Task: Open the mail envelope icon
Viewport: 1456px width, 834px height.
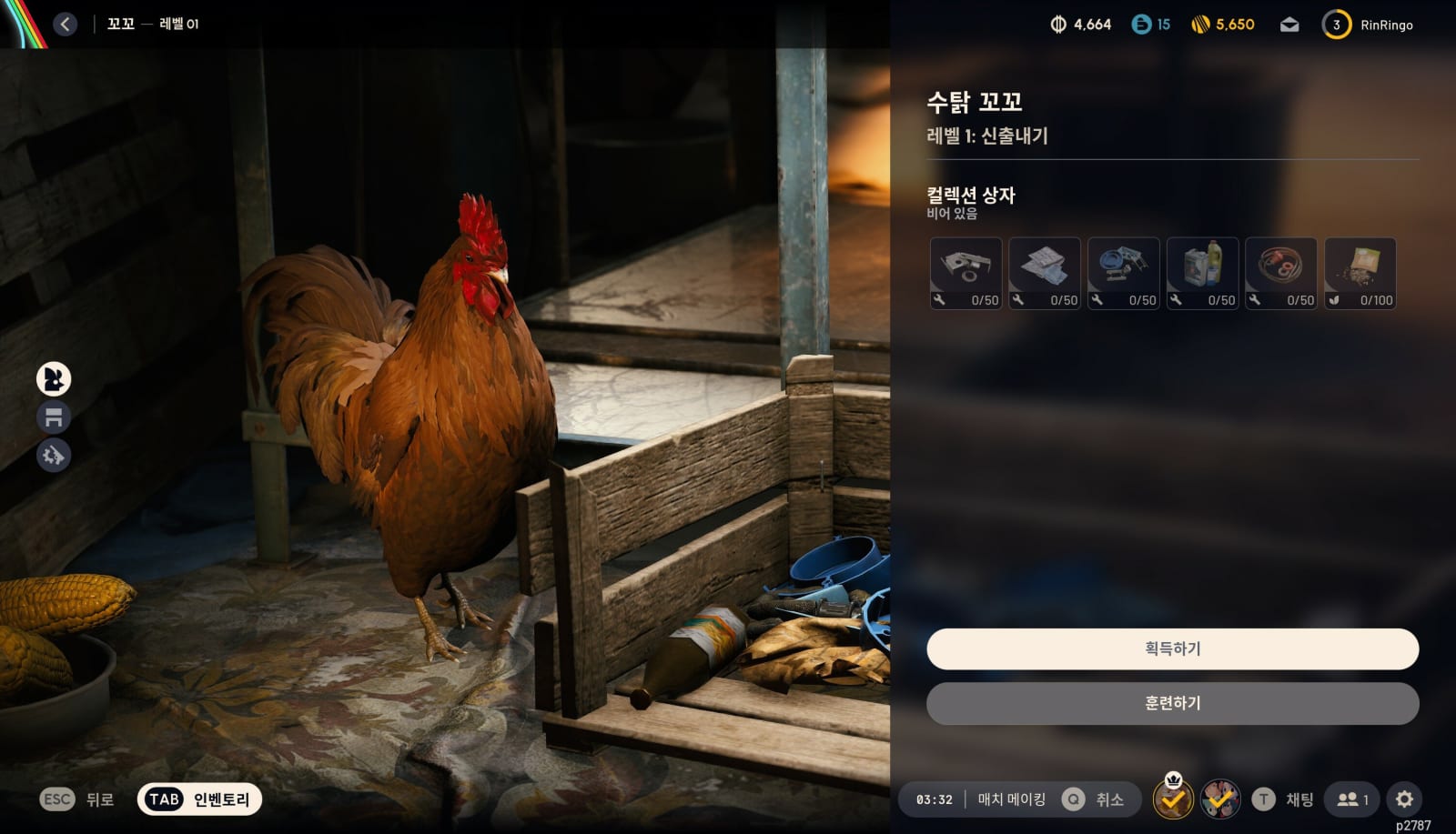Action: [x=1289, y=25]
